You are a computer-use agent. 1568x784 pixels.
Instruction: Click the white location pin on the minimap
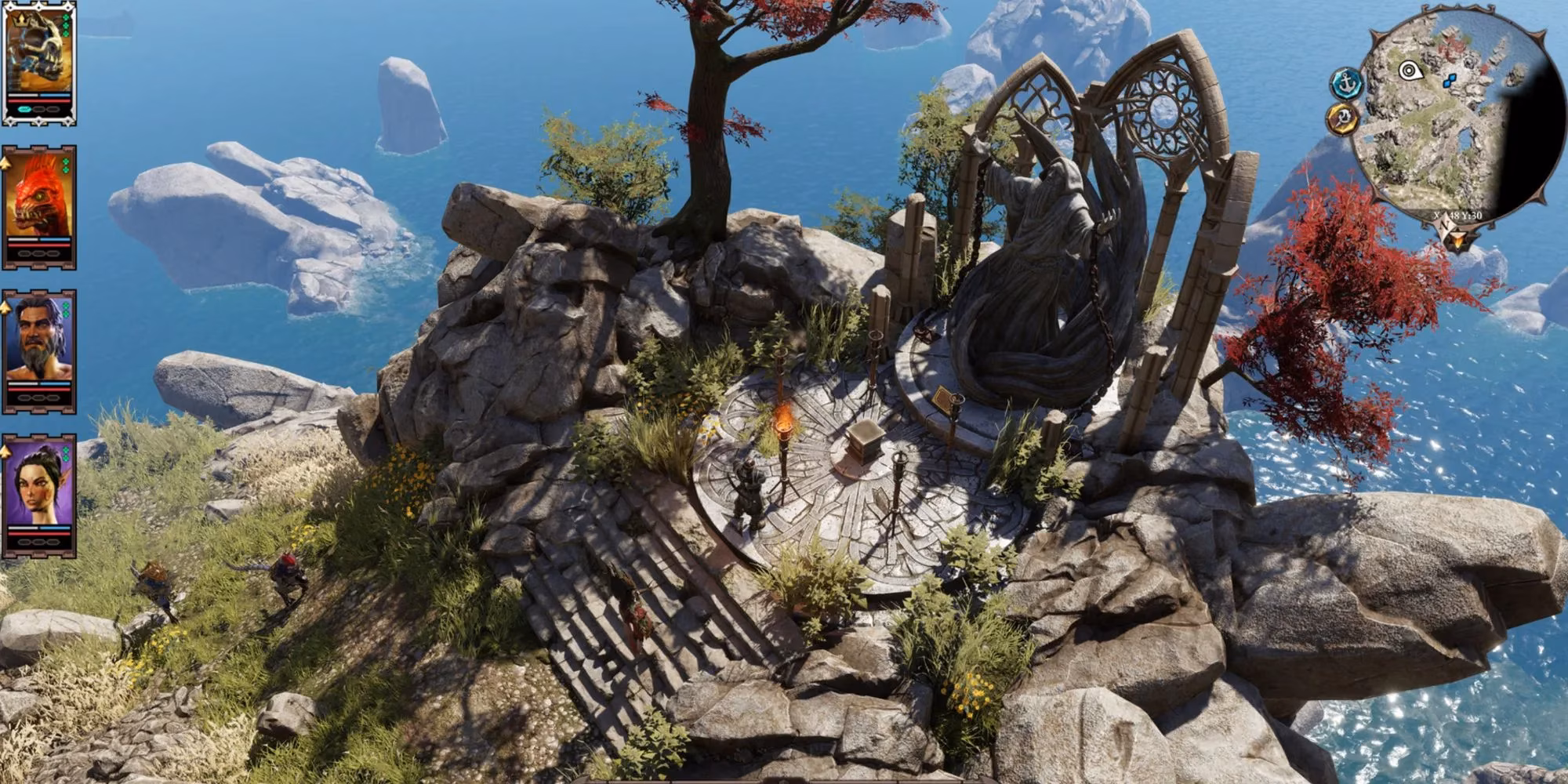click(1411, 69)
